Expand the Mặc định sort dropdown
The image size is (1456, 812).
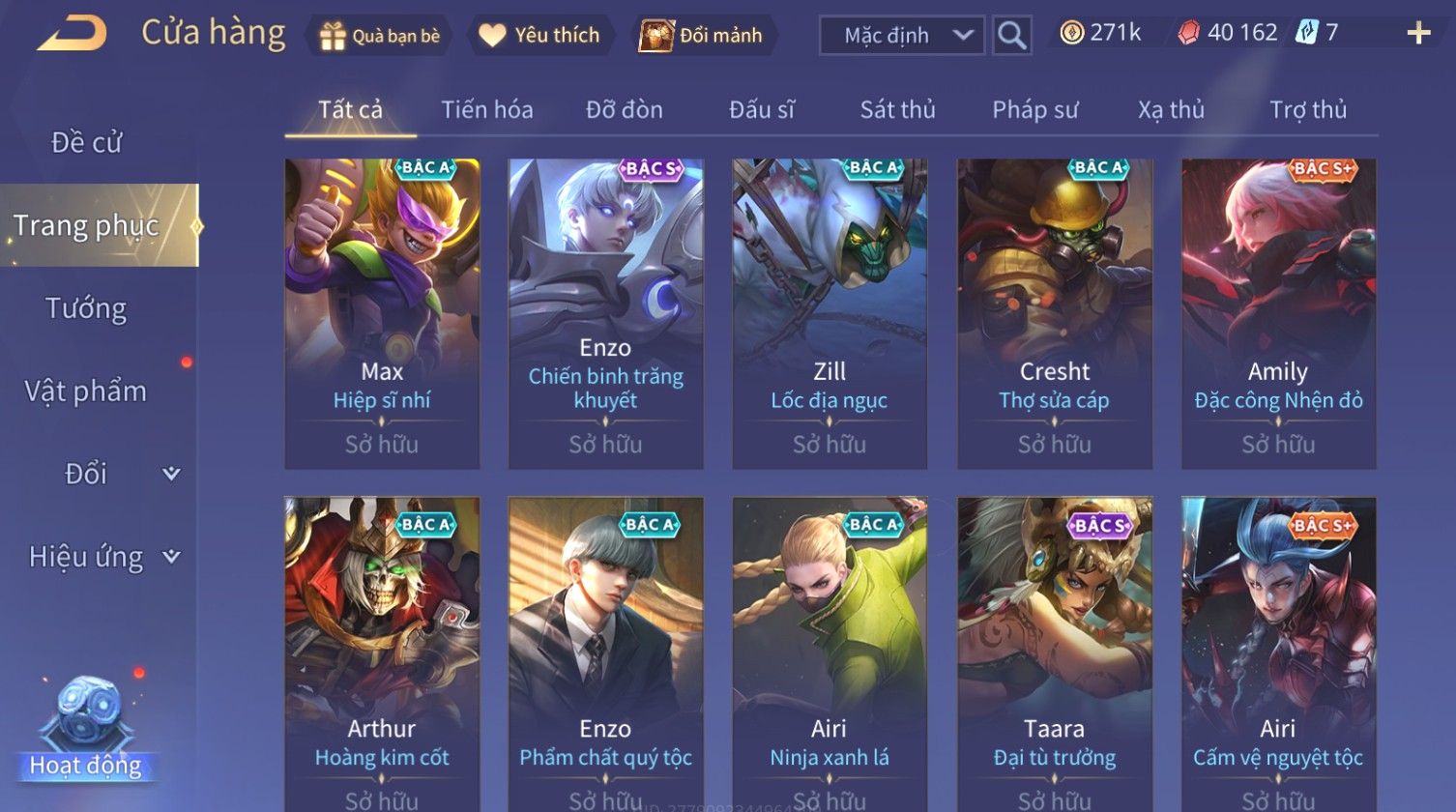(x=902, y=36)
